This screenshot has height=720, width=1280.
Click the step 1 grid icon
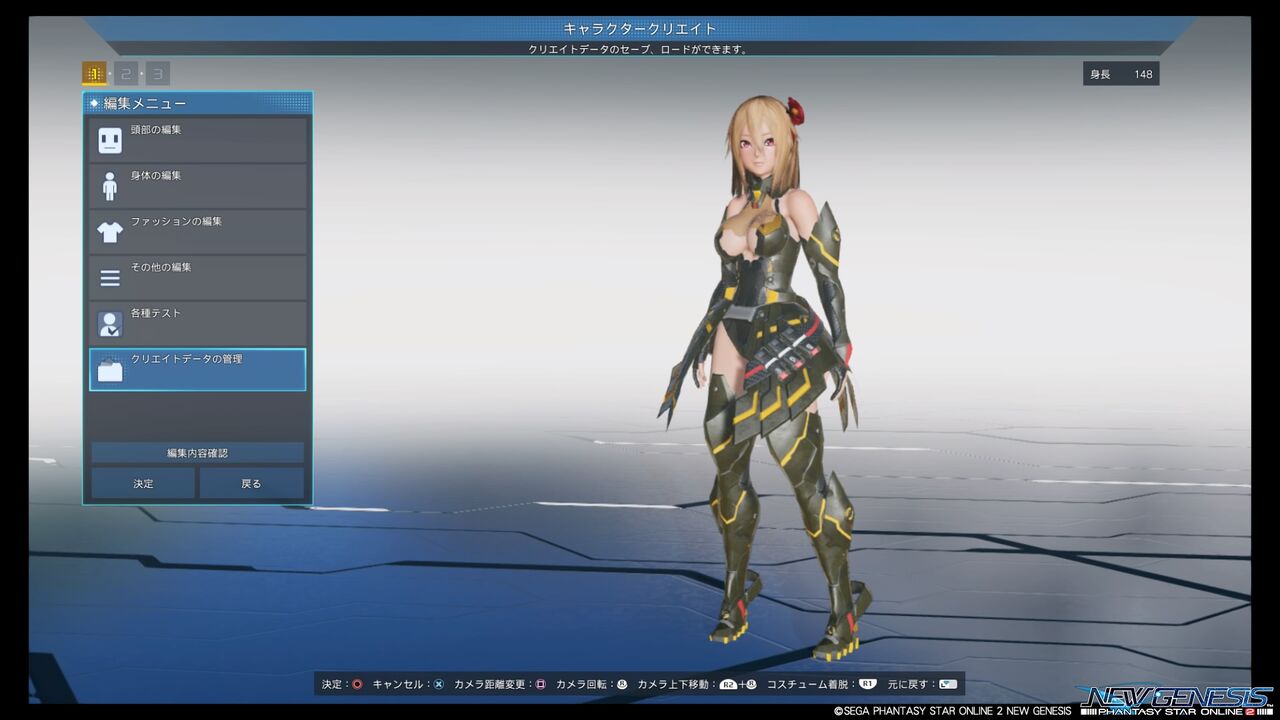[95, 73]
